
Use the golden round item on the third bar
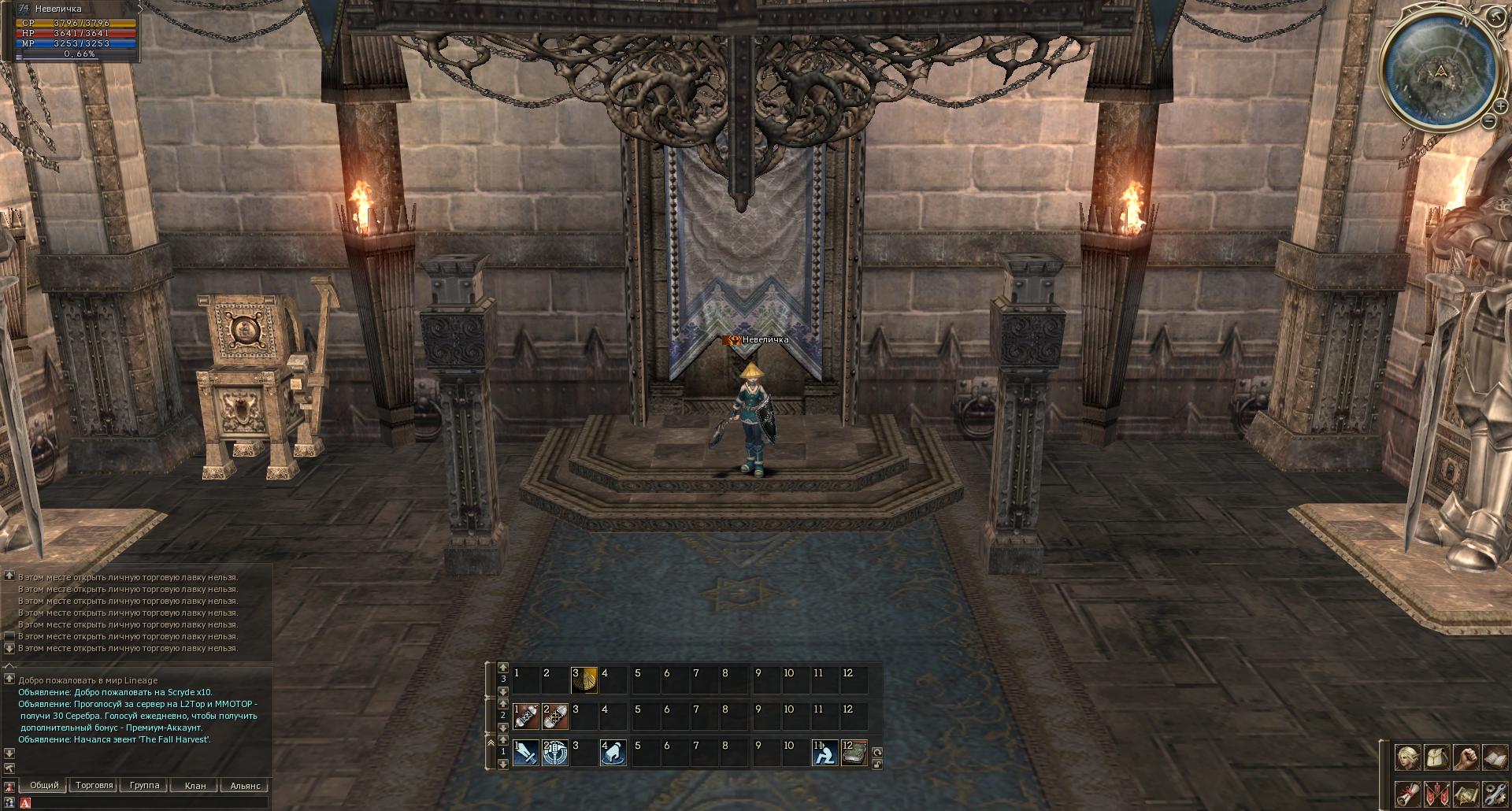(584, 681)
